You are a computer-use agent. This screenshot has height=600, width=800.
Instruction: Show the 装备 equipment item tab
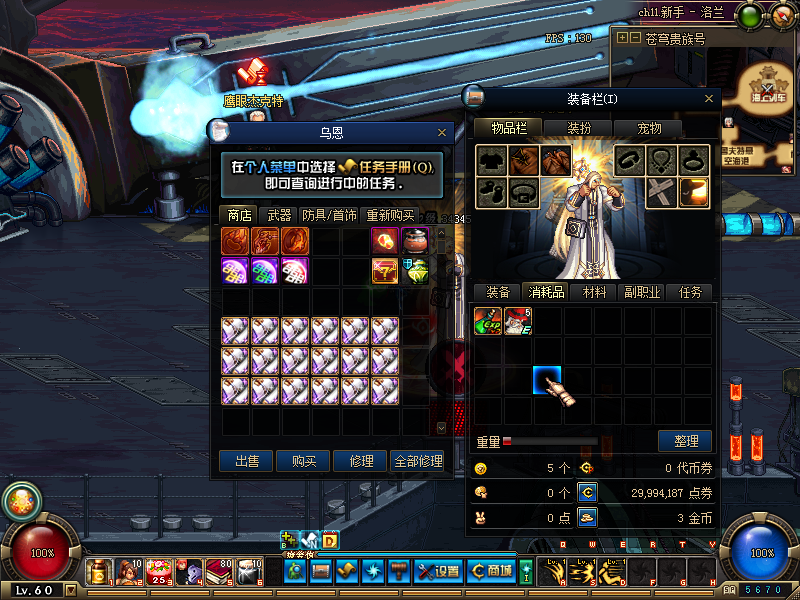[497, 292]
